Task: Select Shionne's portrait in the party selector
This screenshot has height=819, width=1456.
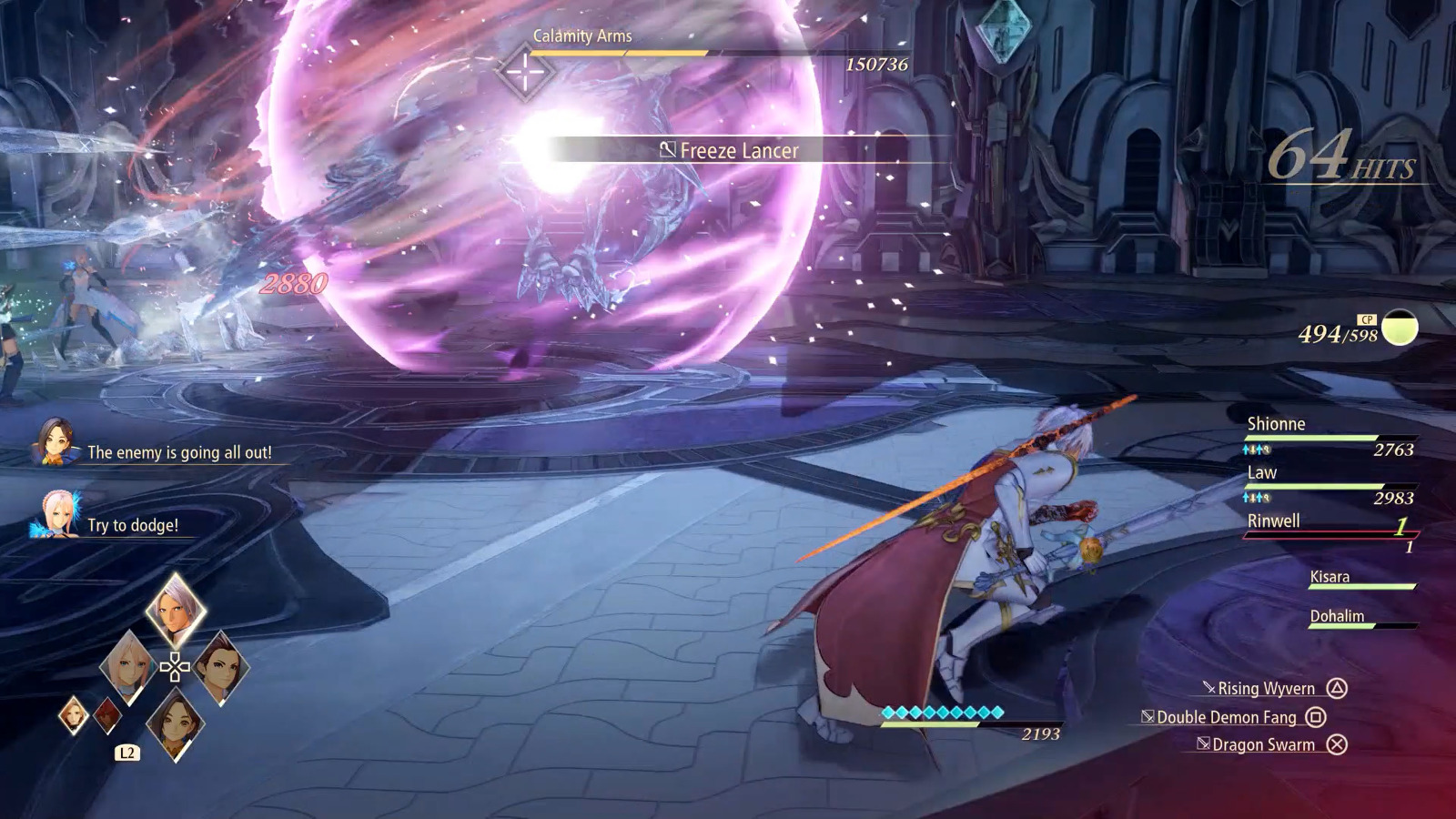Action: tap(129, 669)
